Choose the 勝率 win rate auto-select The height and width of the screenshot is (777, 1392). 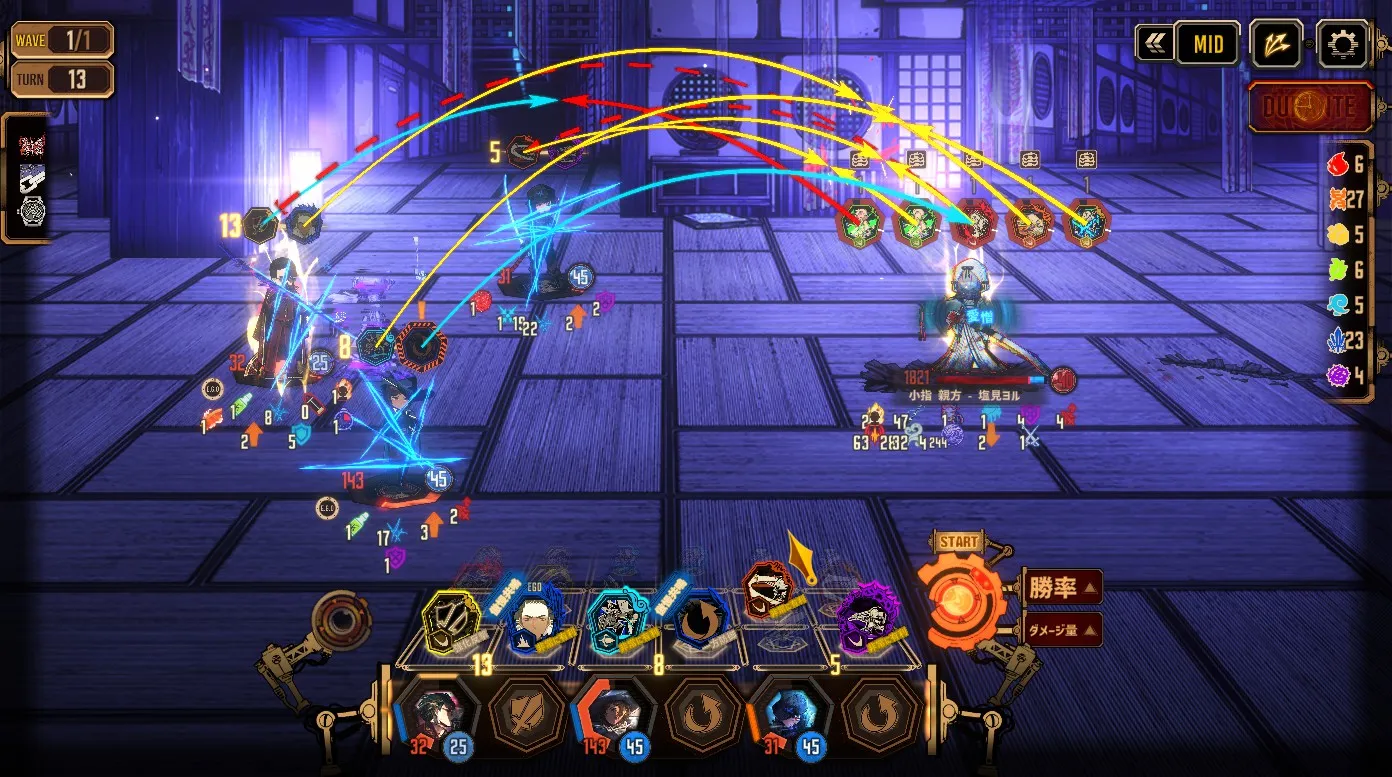click(1063, 587)
